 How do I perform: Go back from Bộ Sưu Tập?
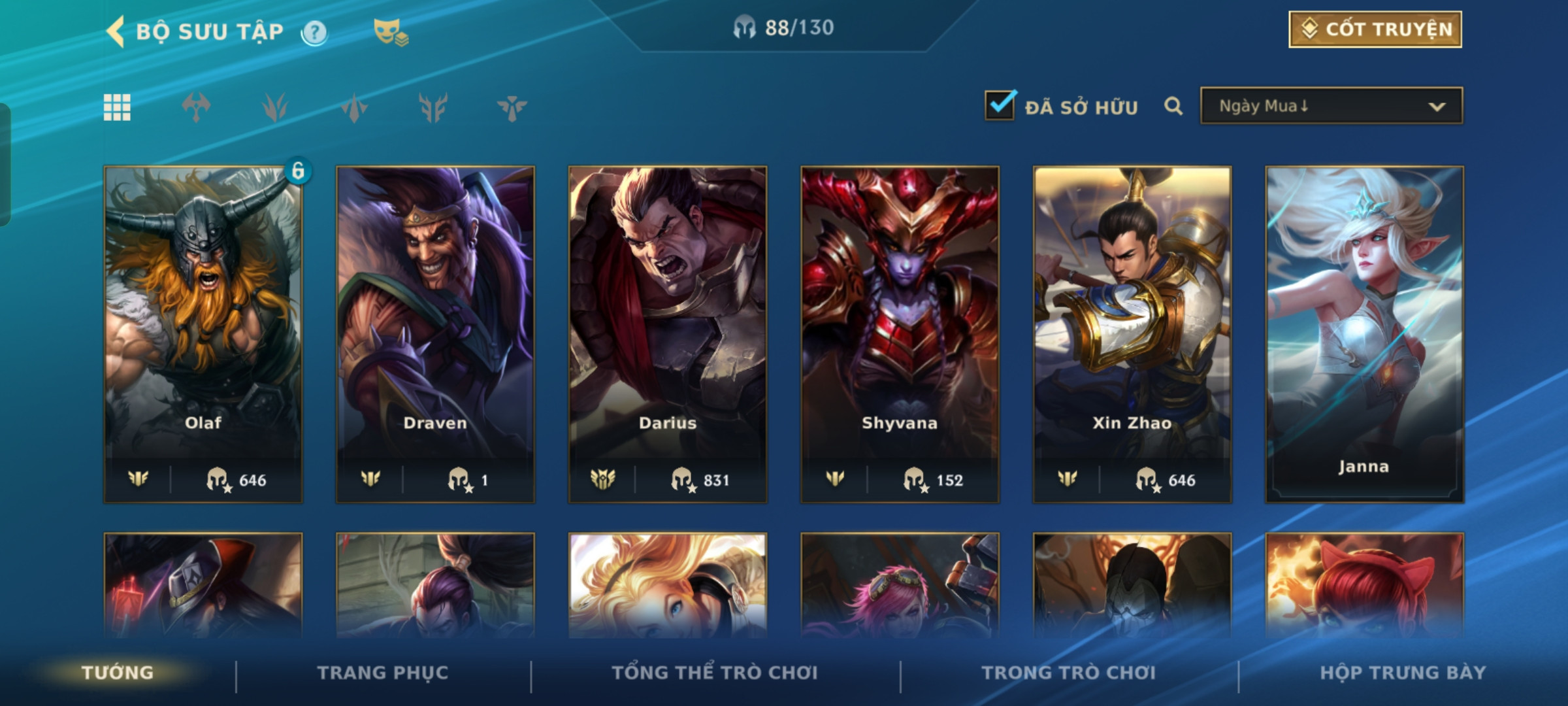click(116, 31)
